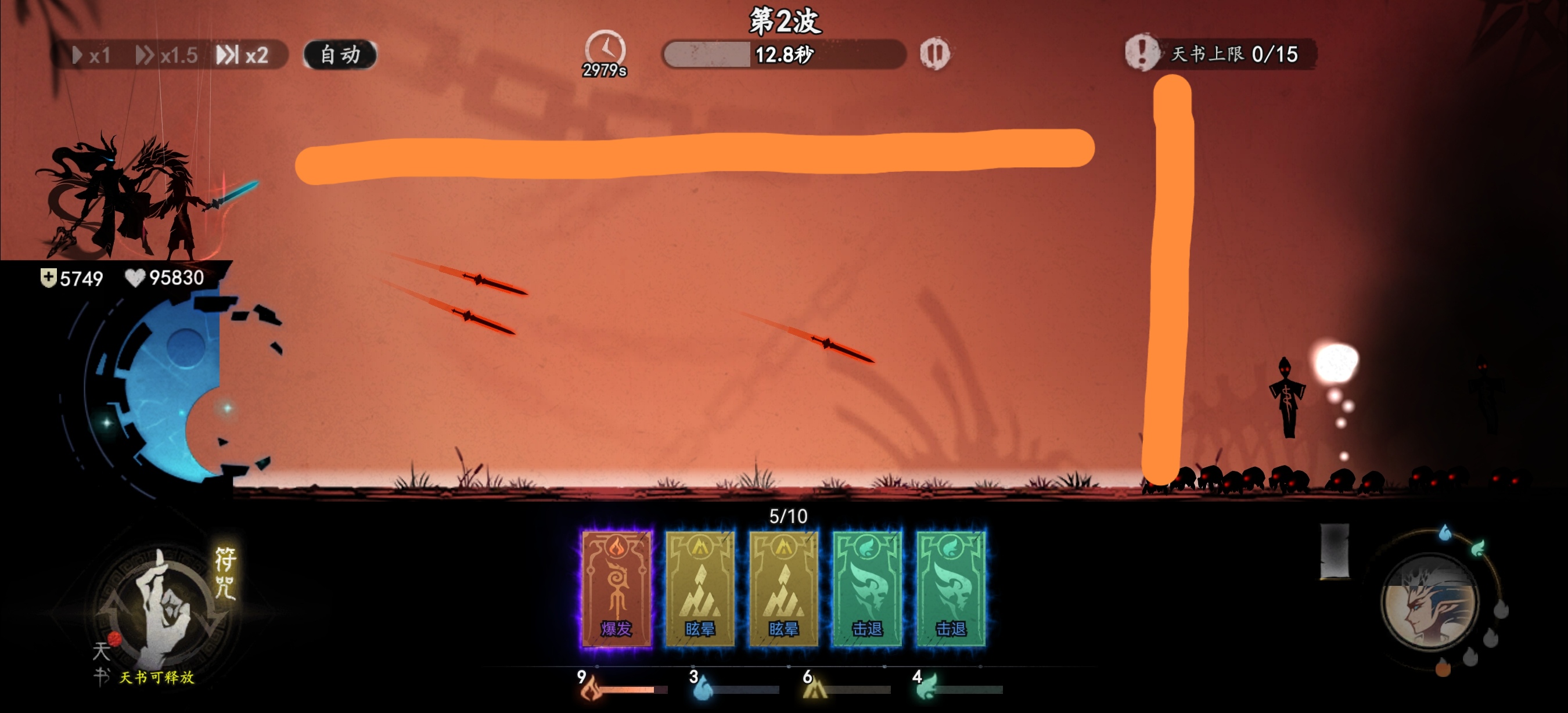Play the purple 爆发 card

click(616, 588)
